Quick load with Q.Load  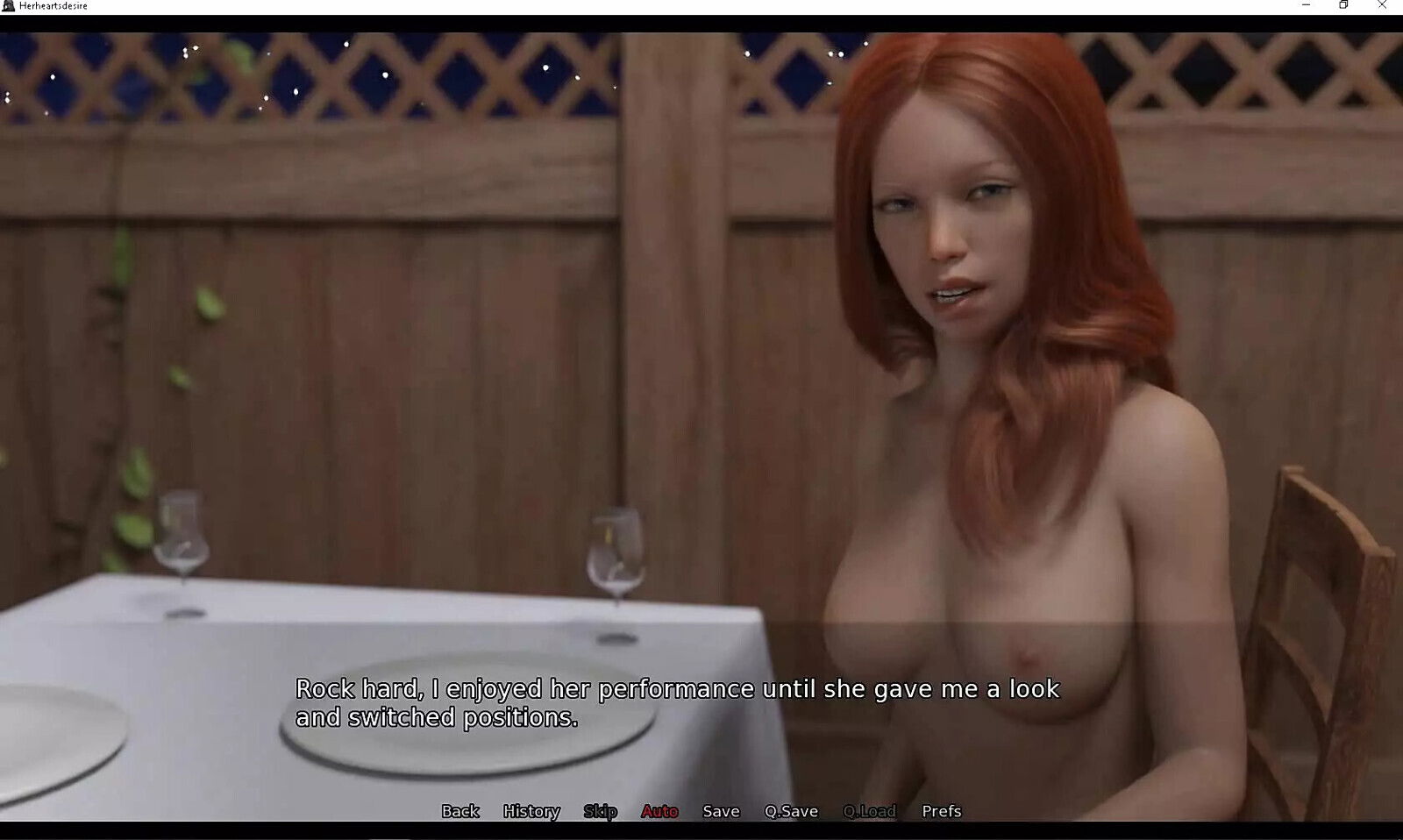(869, 811)
